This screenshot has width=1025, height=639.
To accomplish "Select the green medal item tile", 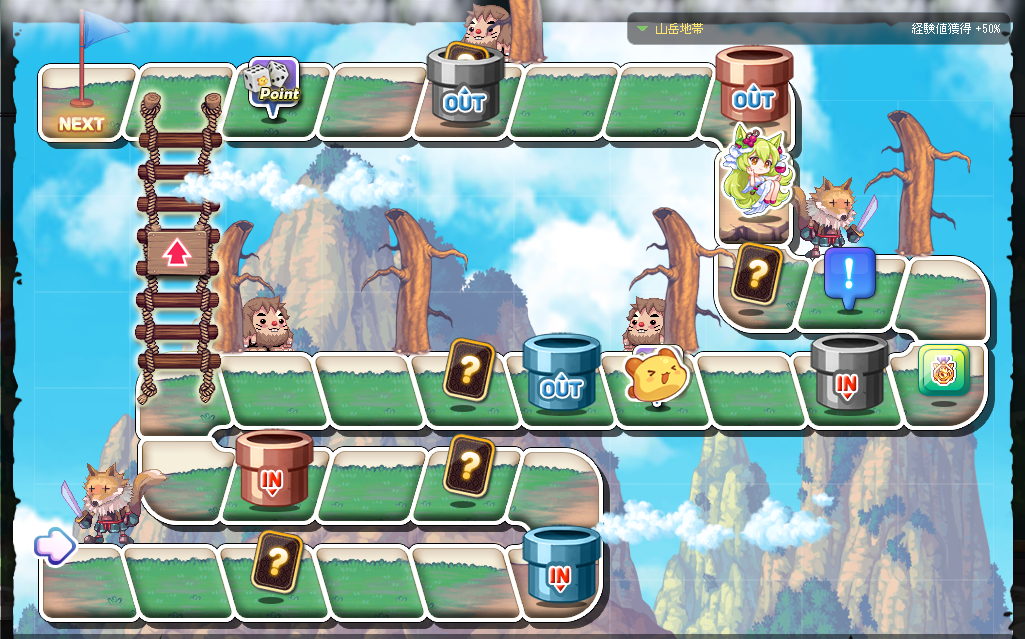I will pyautogui.click(x=943, y=371).
